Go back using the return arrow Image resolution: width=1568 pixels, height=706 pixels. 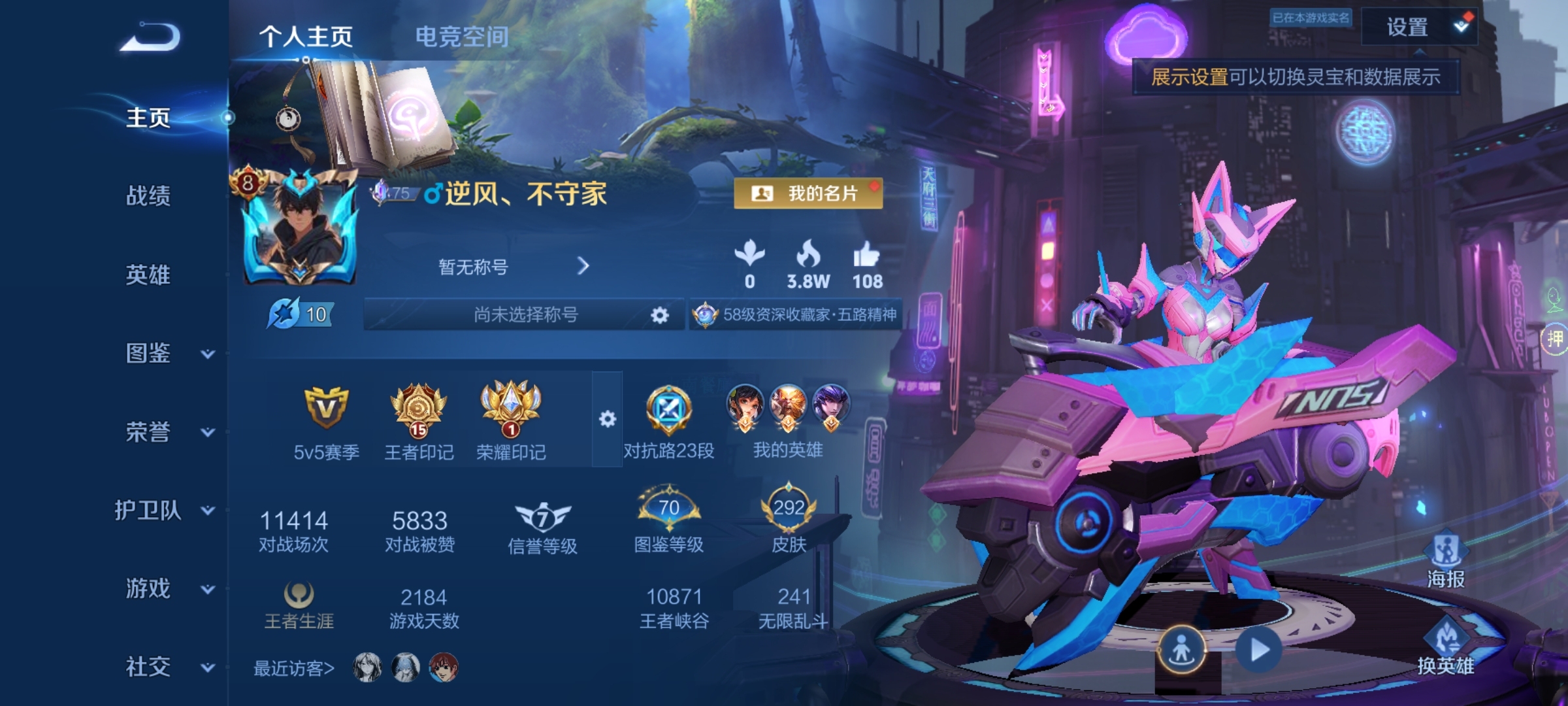point(150,37)
